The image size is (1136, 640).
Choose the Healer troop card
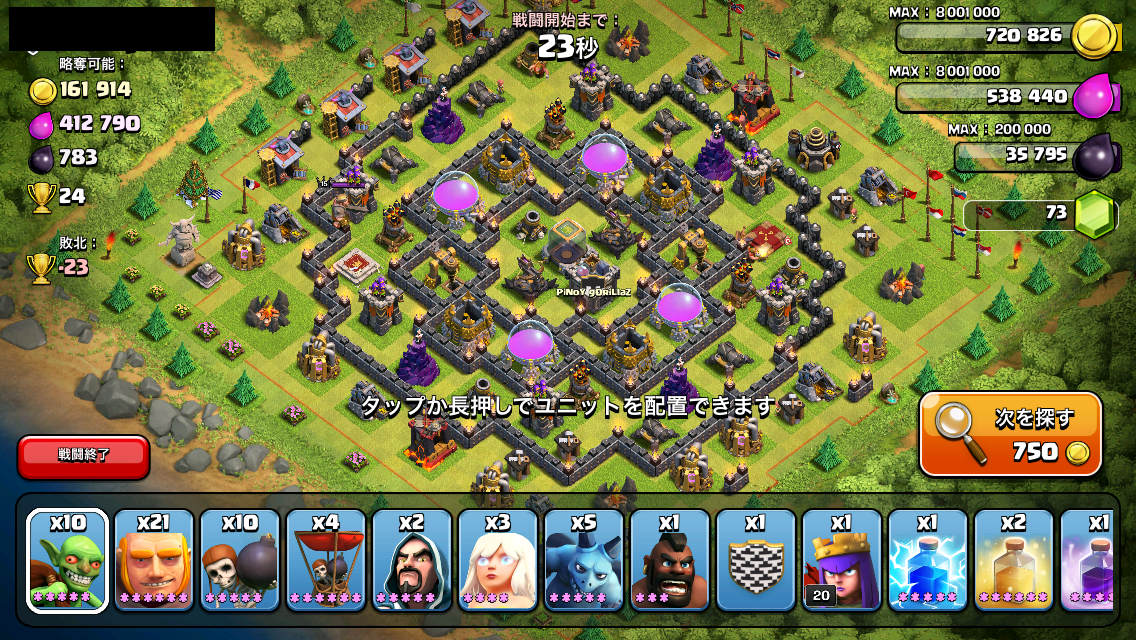pyautogui.click(x=497, y=560)
